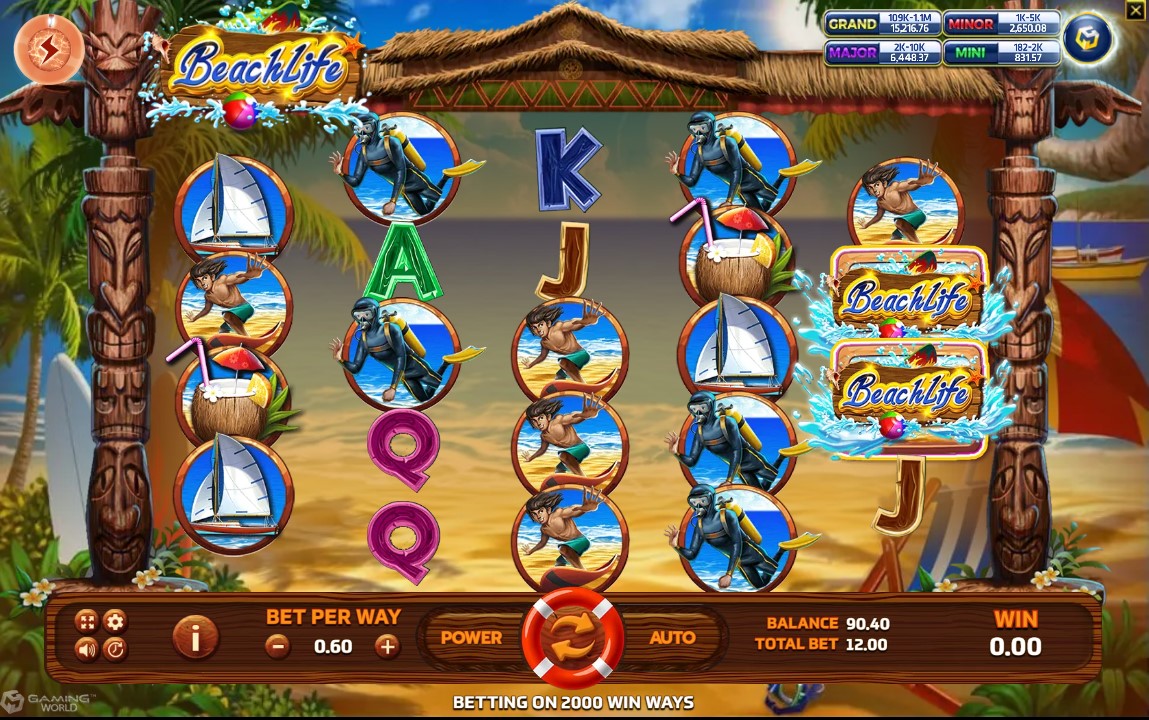Activate the POWER button
The image size is (1149, 720).
click(471, 637)
